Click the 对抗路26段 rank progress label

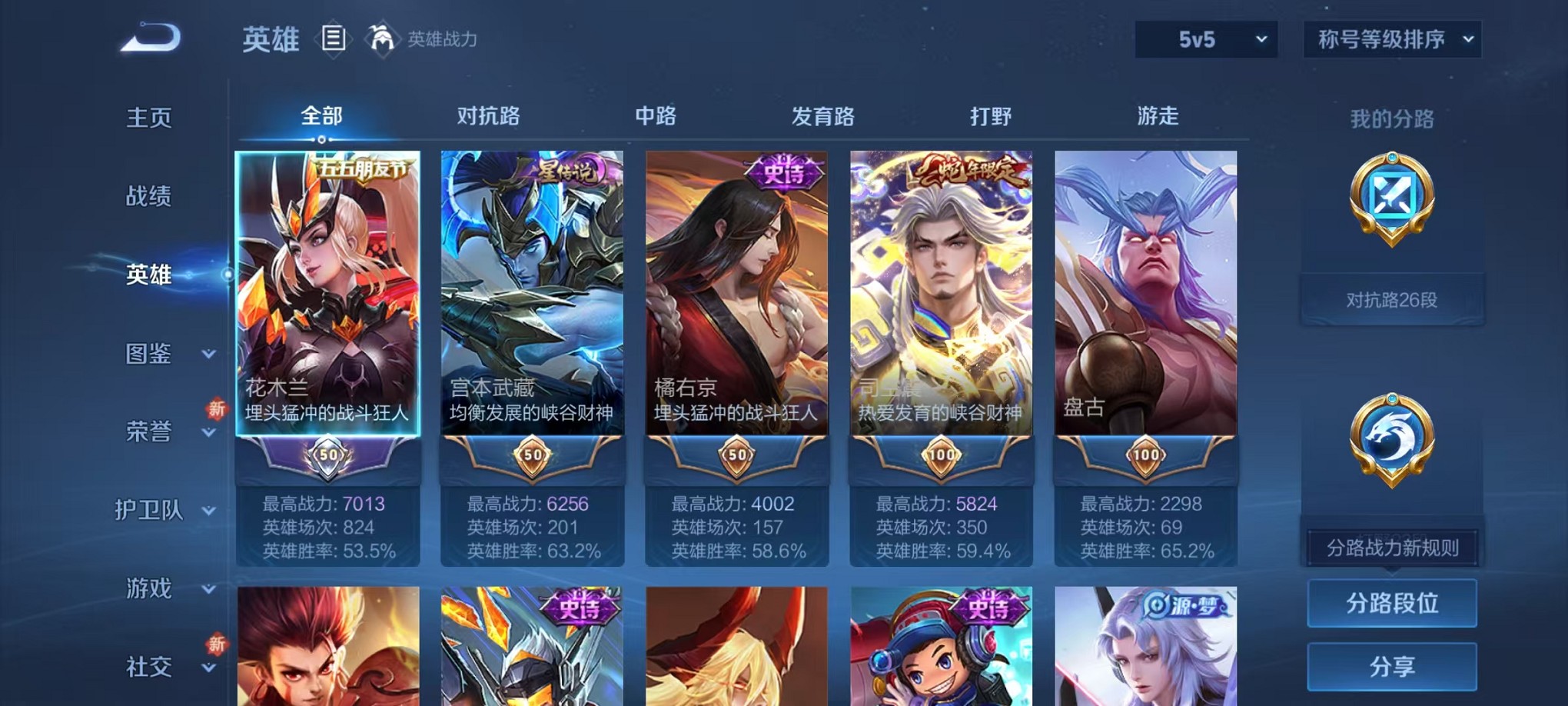[1394, 300]
